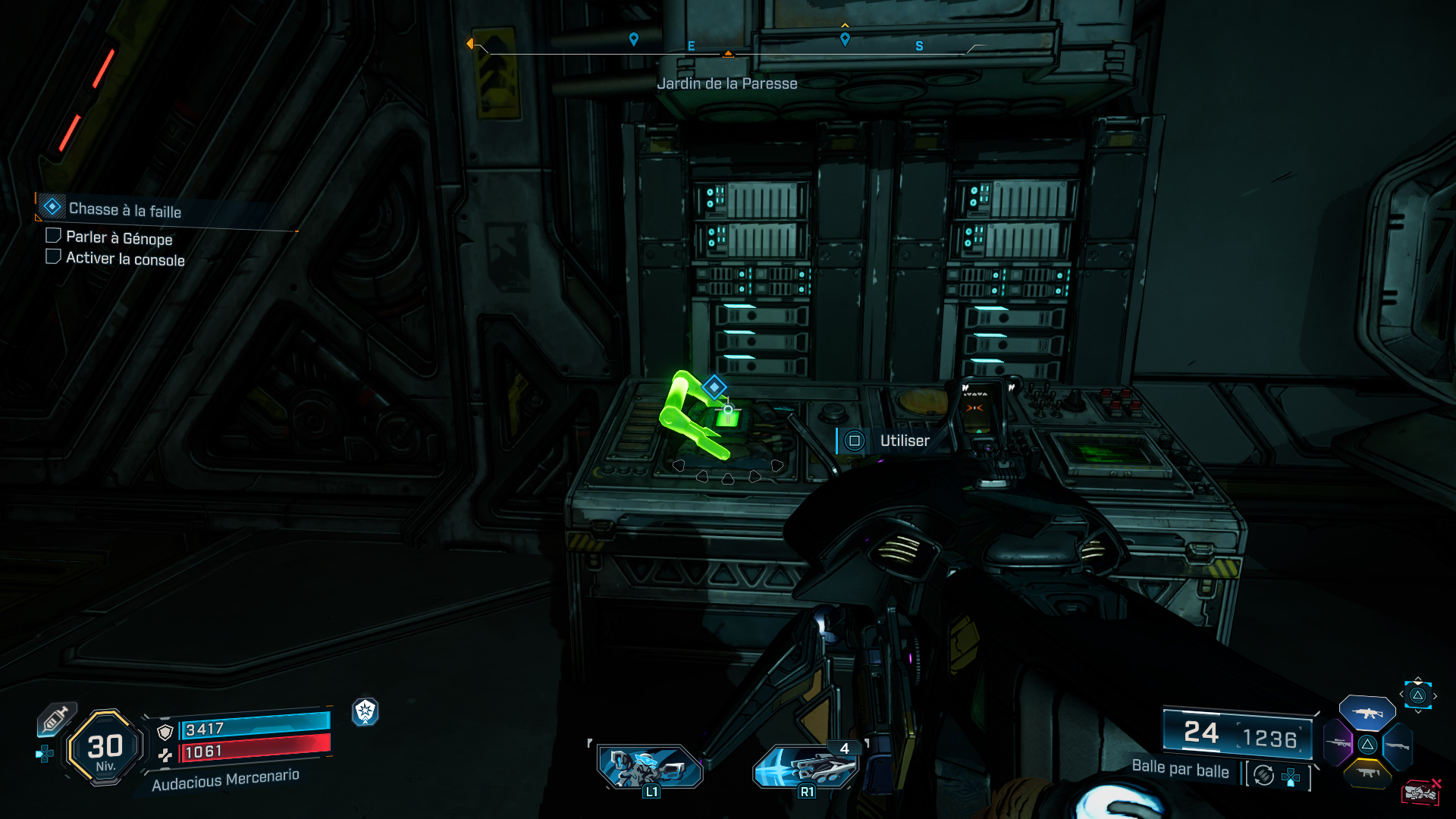Click the red vehicle unavailable icon
Image resolution: width=1456 pixels, height=819 pixels.
click(1420, 792)
